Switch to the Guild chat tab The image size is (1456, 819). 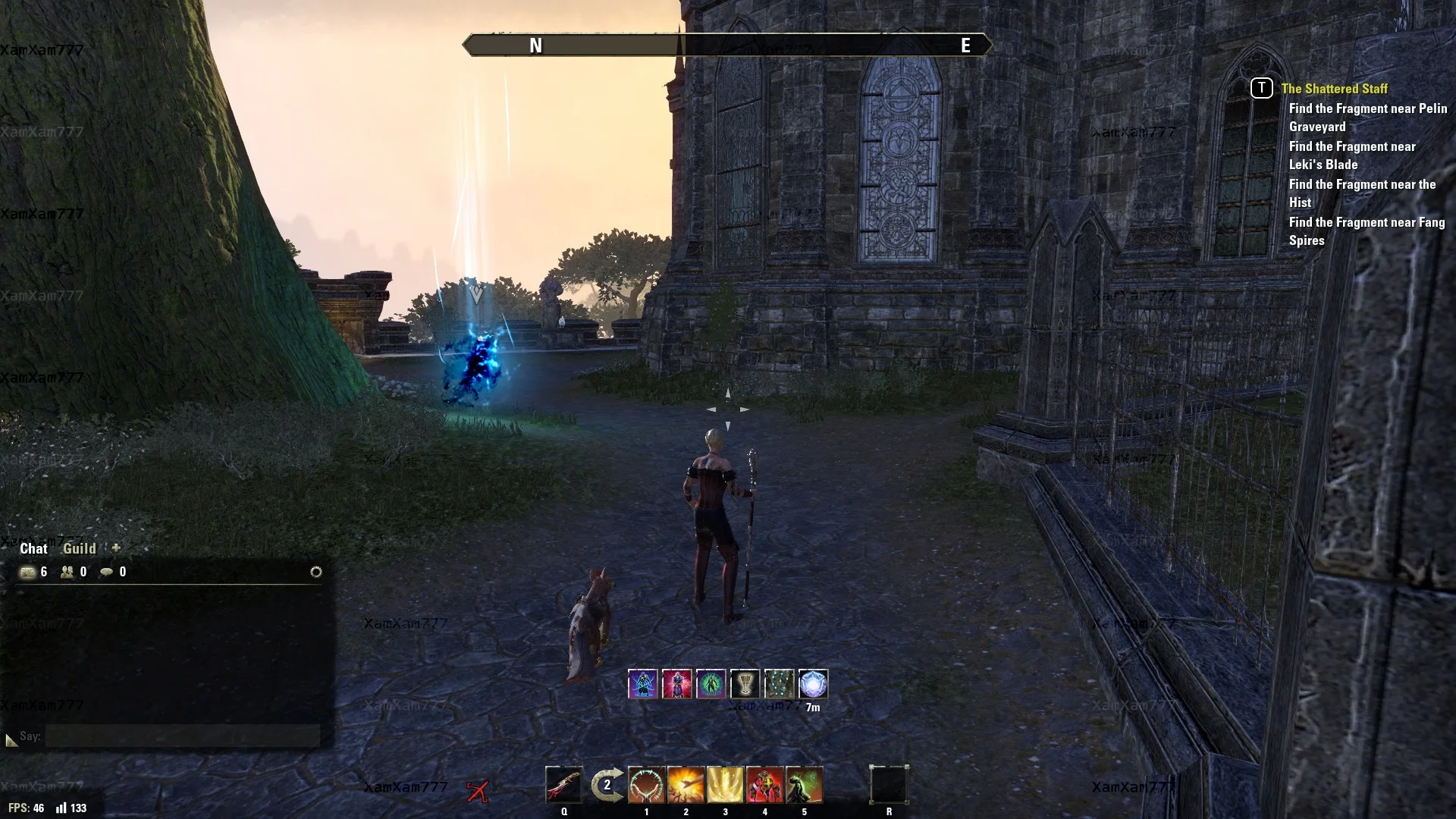(79, 548)
